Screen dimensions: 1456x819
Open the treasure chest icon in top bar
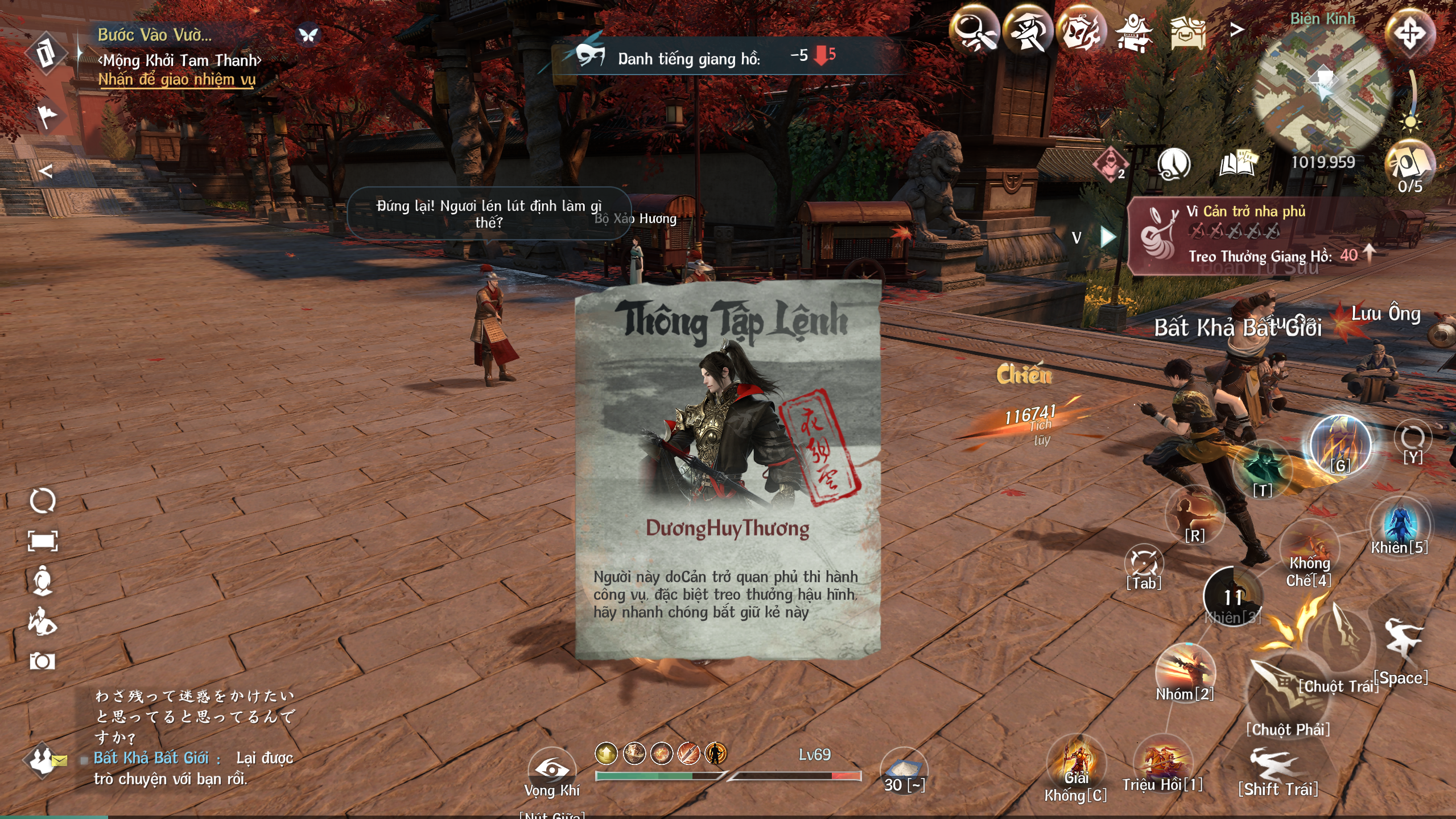(x=1187, y=31)
